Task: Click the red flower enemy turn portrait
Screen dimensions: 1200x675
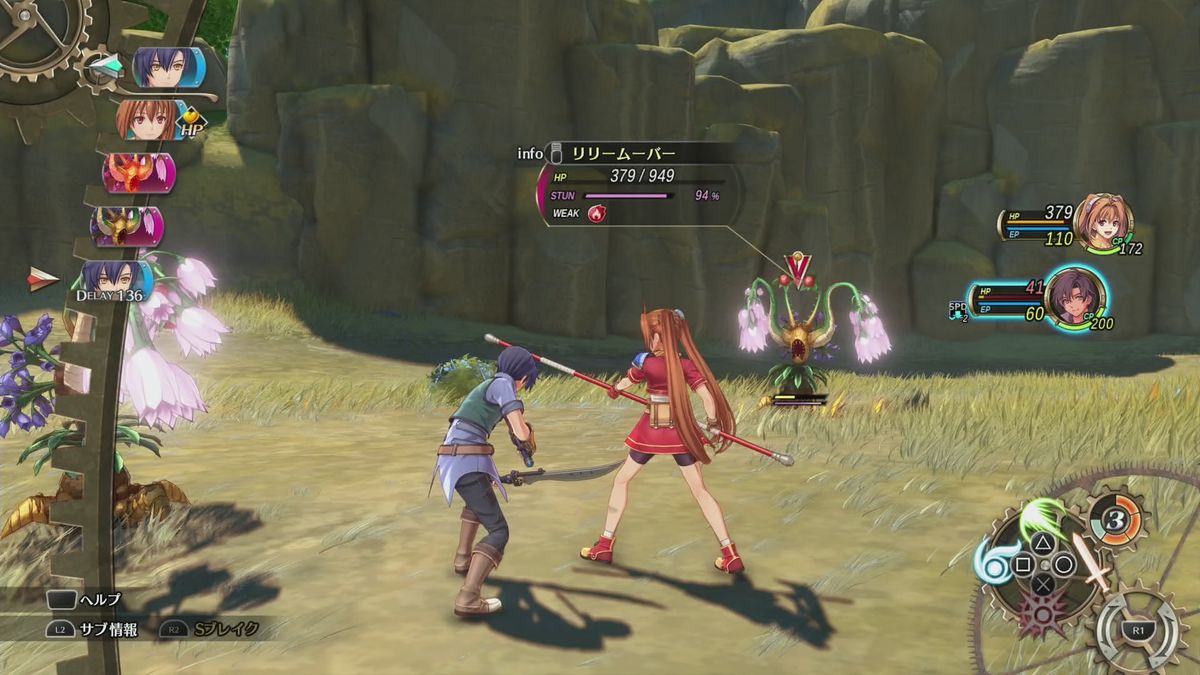Action: point(138,173)
